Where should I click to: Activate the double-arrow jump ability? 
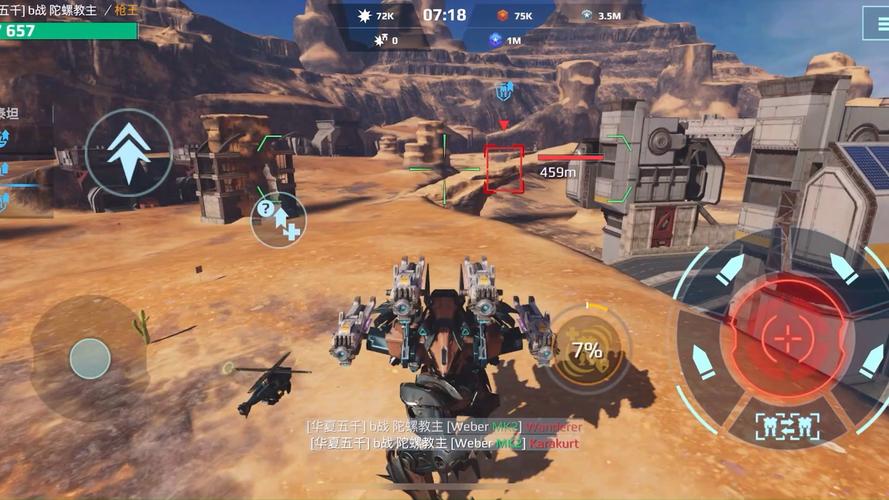128,151
